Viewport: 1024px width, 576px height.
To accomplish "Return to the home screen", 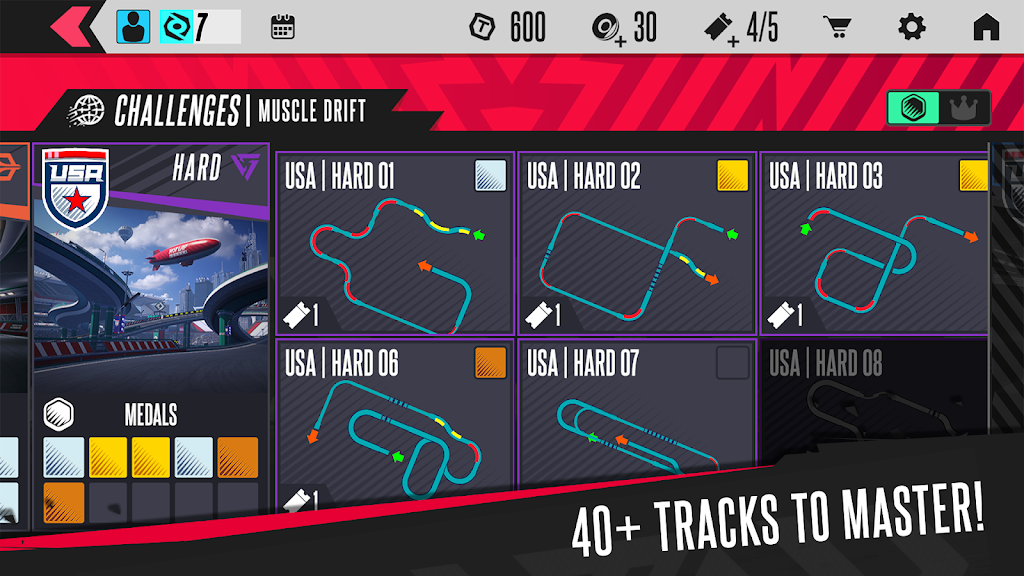I will click(986, 27).
